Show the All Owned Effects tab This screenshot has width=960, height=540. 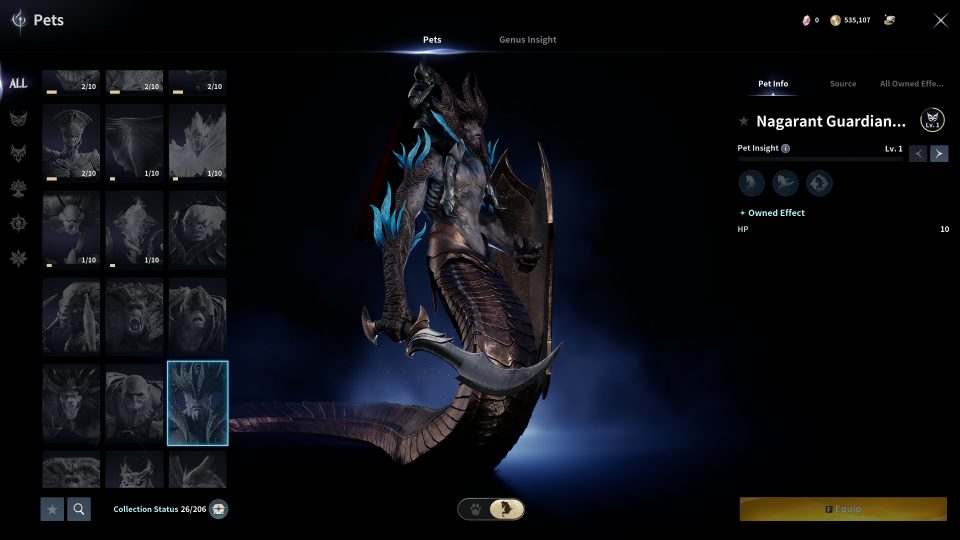click(911, 84)
